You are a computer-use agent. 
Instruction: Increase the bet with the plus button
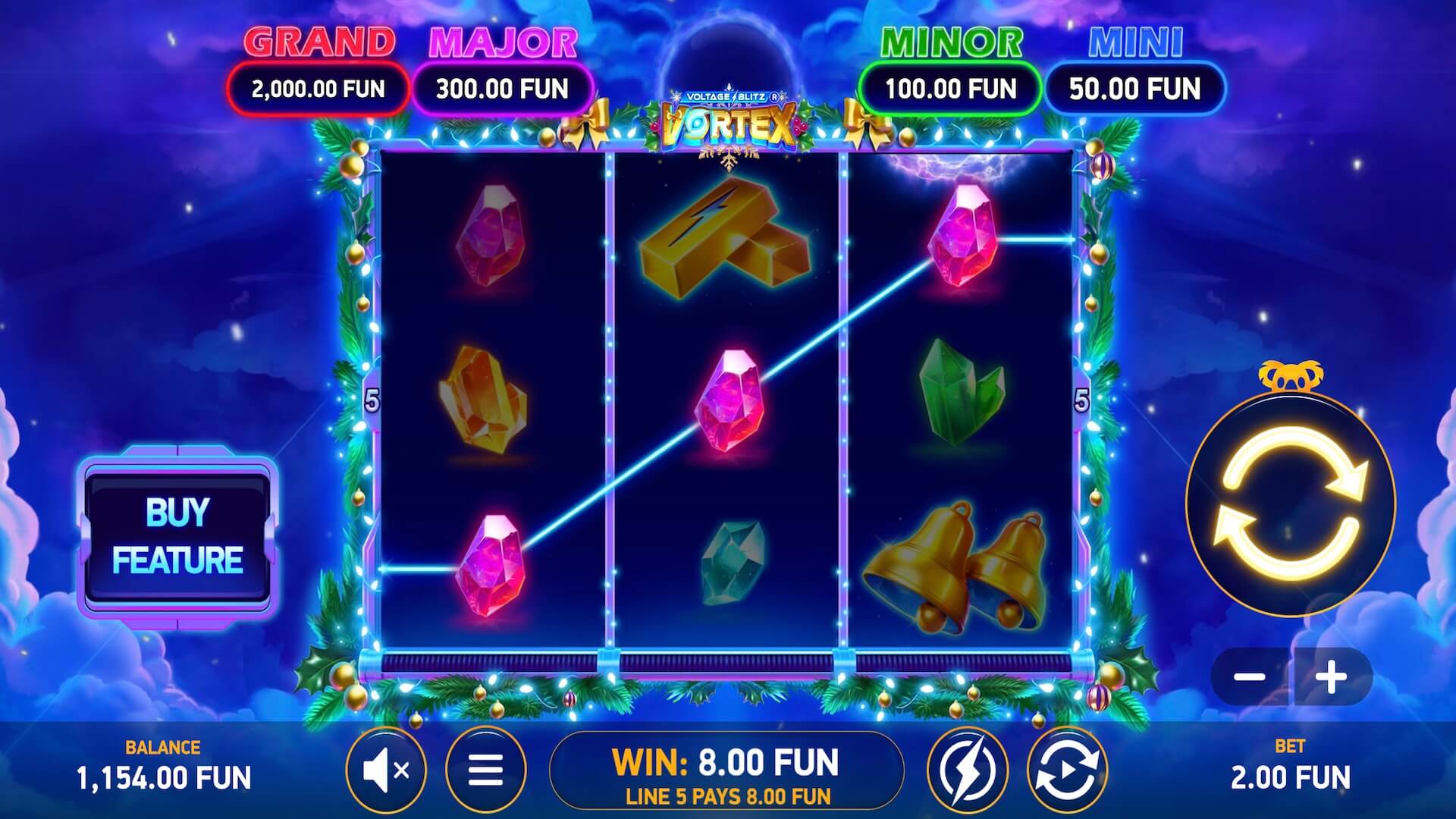point(1332,676)
